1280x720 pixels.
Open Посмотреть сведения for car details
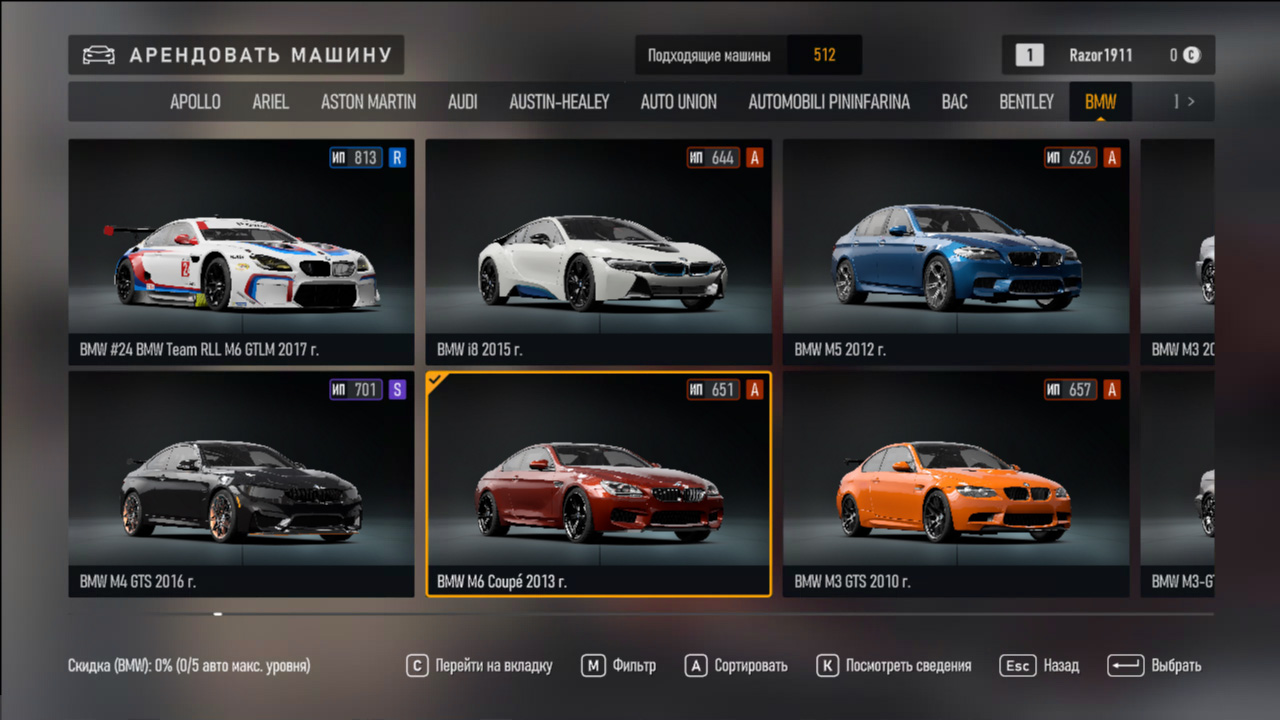[x=902, y=665]
